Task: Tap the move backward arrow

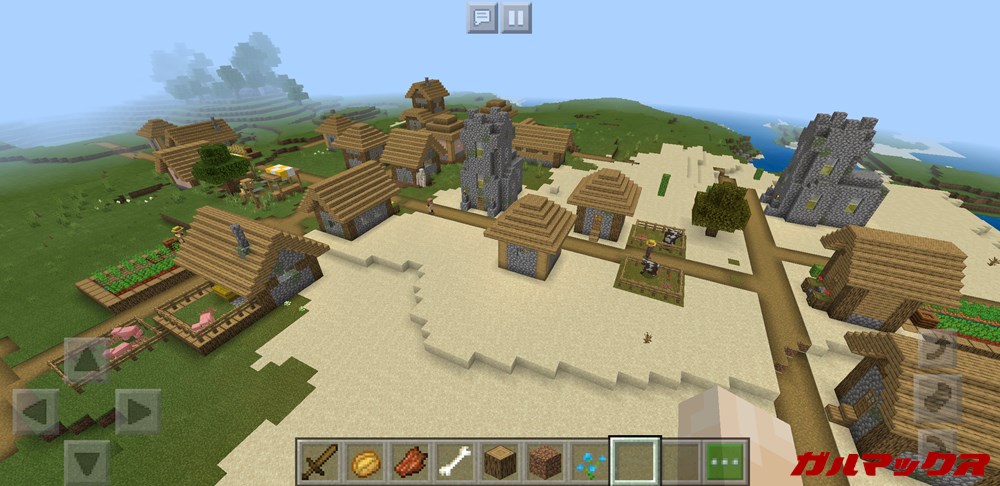Action: (x=86, y=461)
